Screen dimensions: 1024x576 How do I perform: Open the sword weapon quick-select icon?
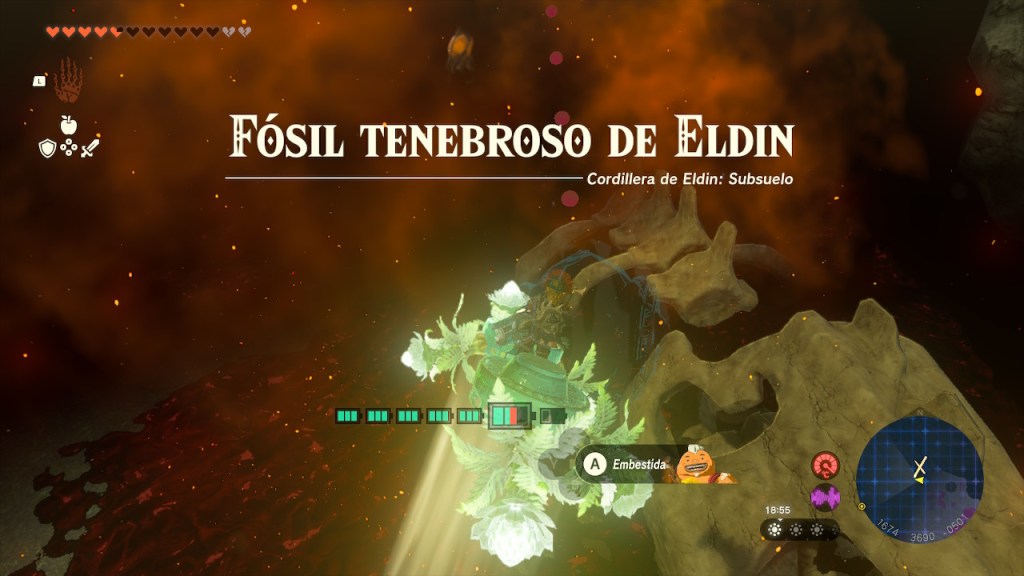(x=91, y=148)
